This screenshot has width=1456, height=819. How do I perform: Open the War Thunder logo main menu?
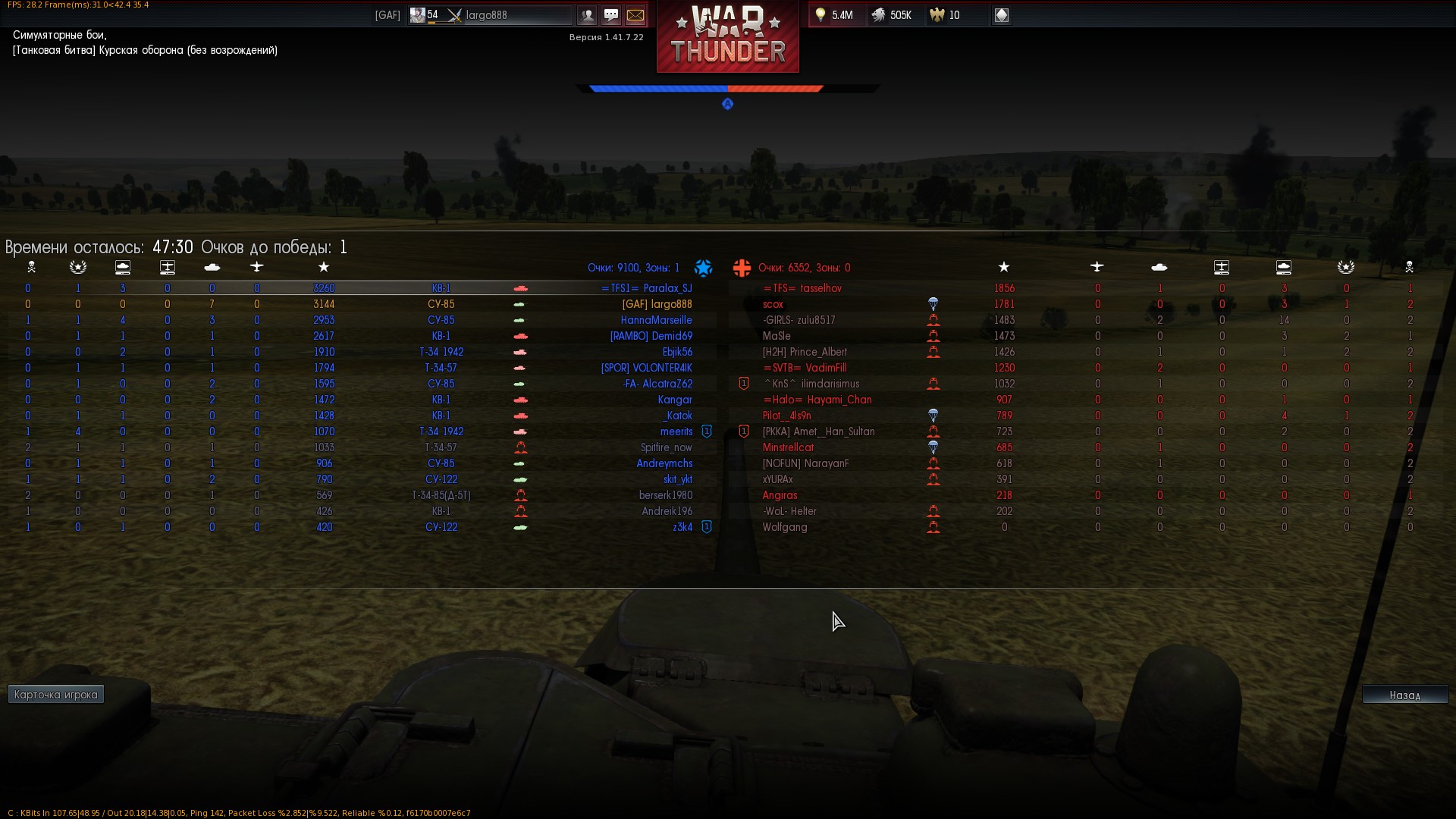[727, 38]
